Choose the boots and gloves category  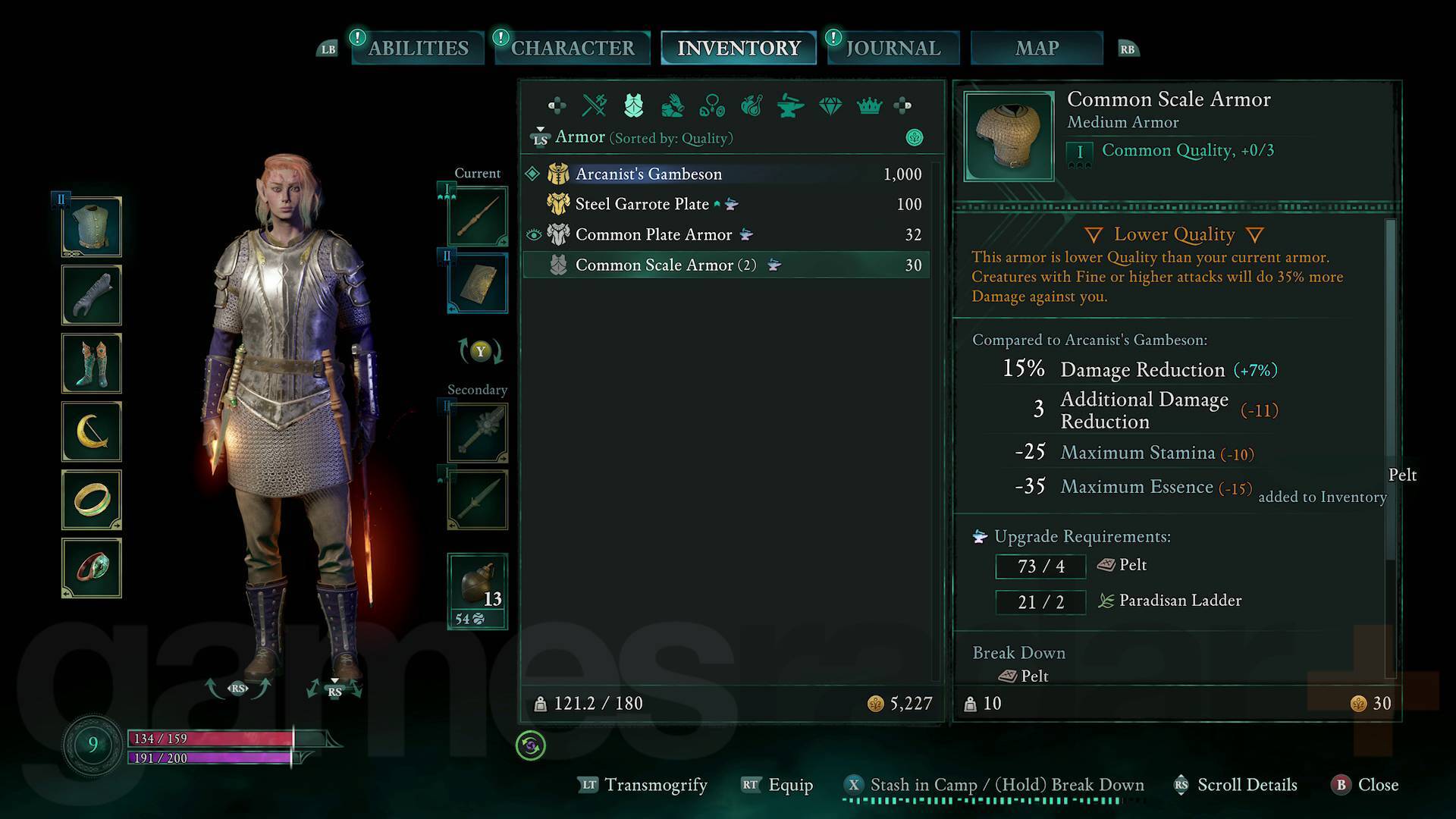[673, 105]
